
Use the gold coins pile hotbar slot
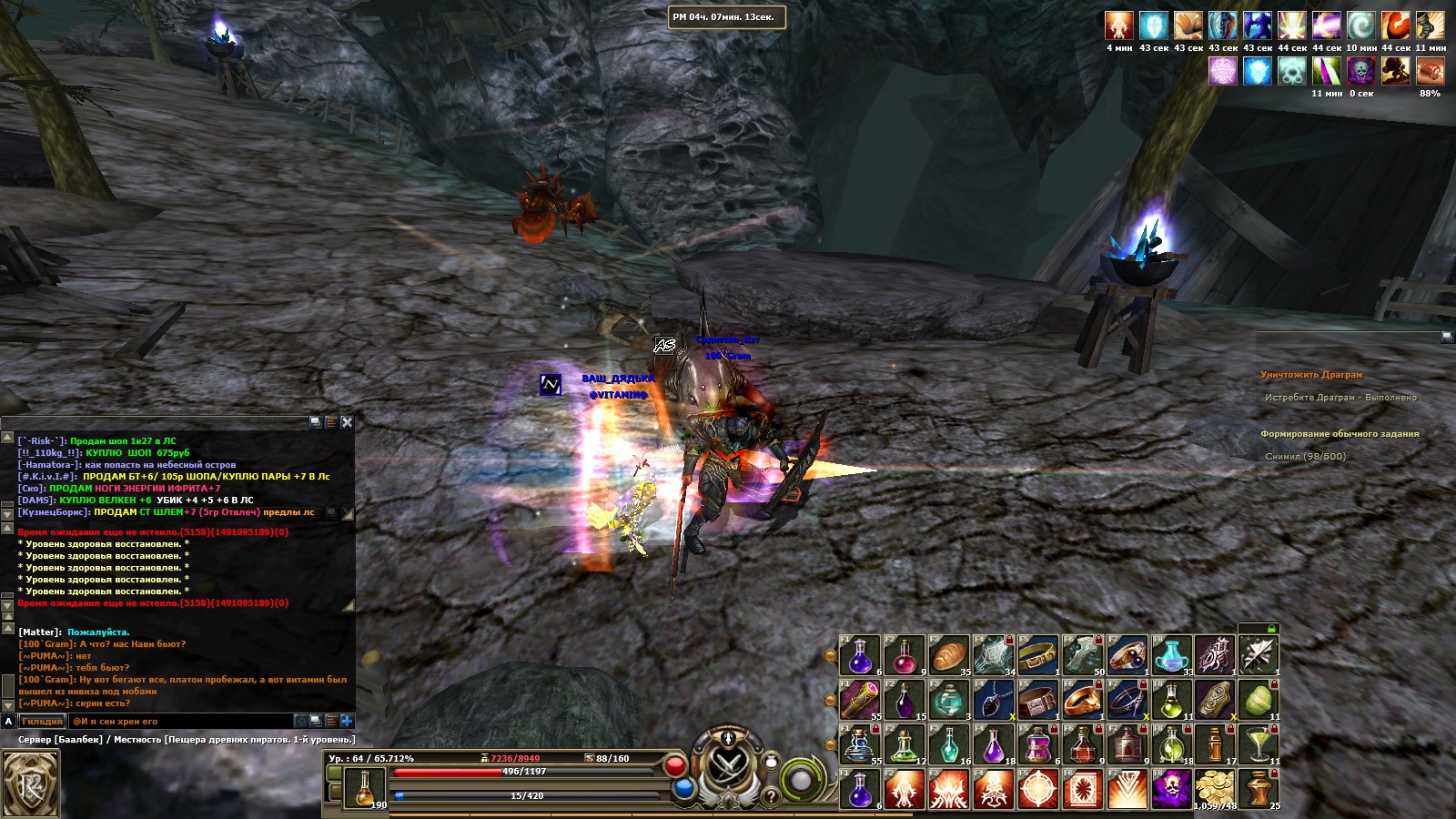pos(1216,789)
